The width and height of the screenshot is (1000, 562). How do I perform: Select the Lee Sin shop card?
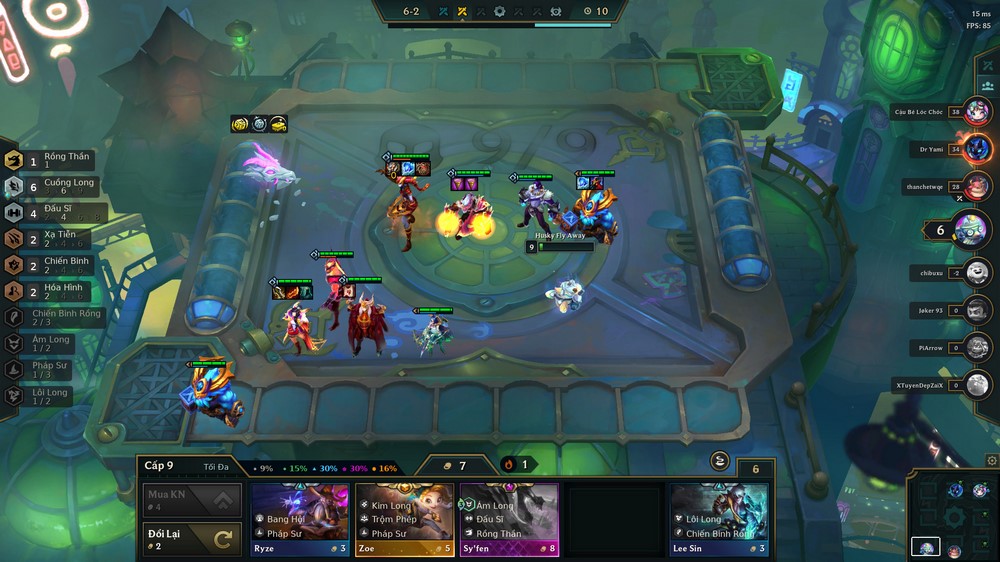[719, 519]
